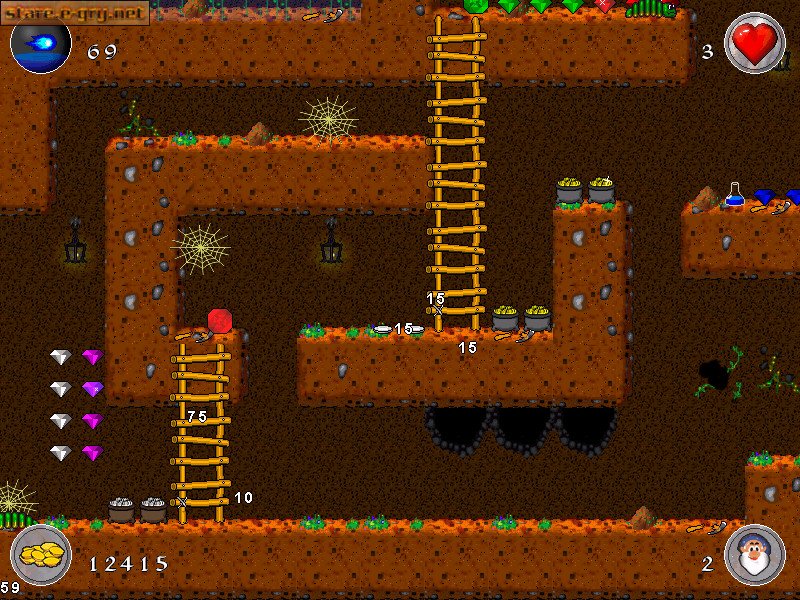The width and height of the screenshot is (800, 600).
Task: Click the gold coins treasure icon
Action: (41, 555)
